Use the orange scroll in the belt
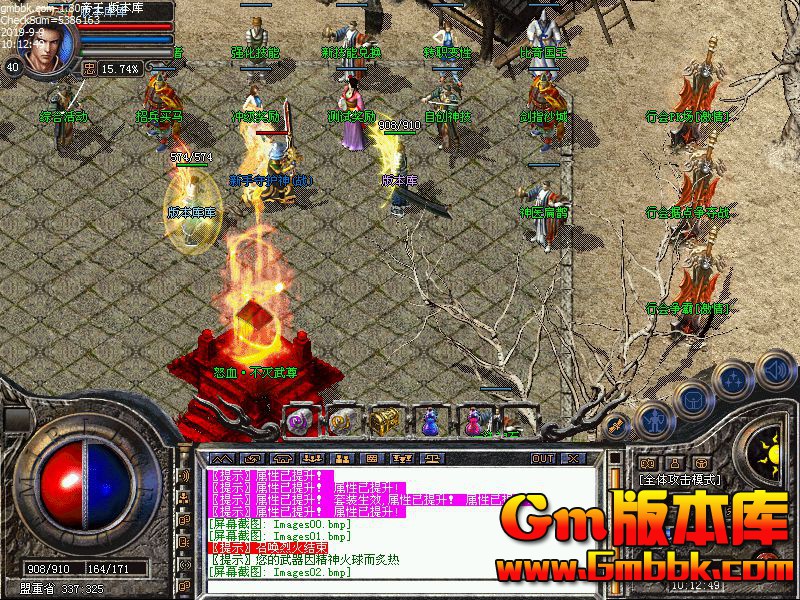The image size is (800, 600). coord(343,421)
